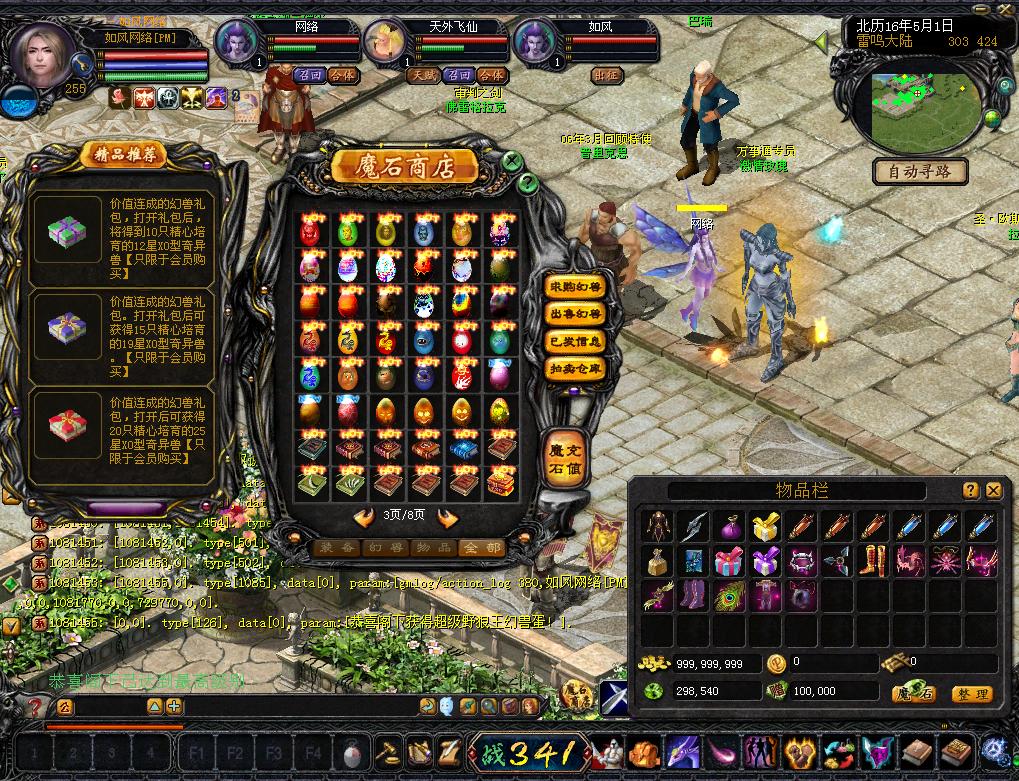Go to the next shop page
Viewport: 1019px width, 781px height.
click(x=447, y=518)
